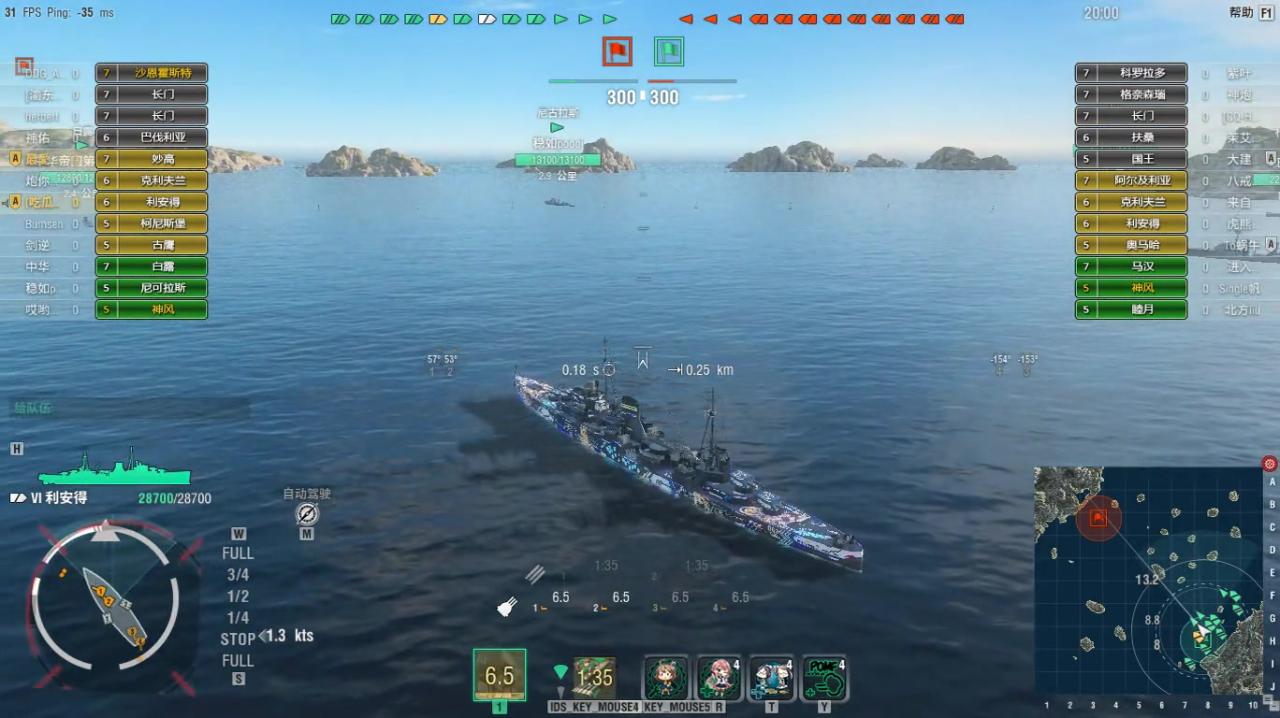This screenshot has width=1280, height=718.
Task: Toggle the autopilot compass icon
Action: 307,514
